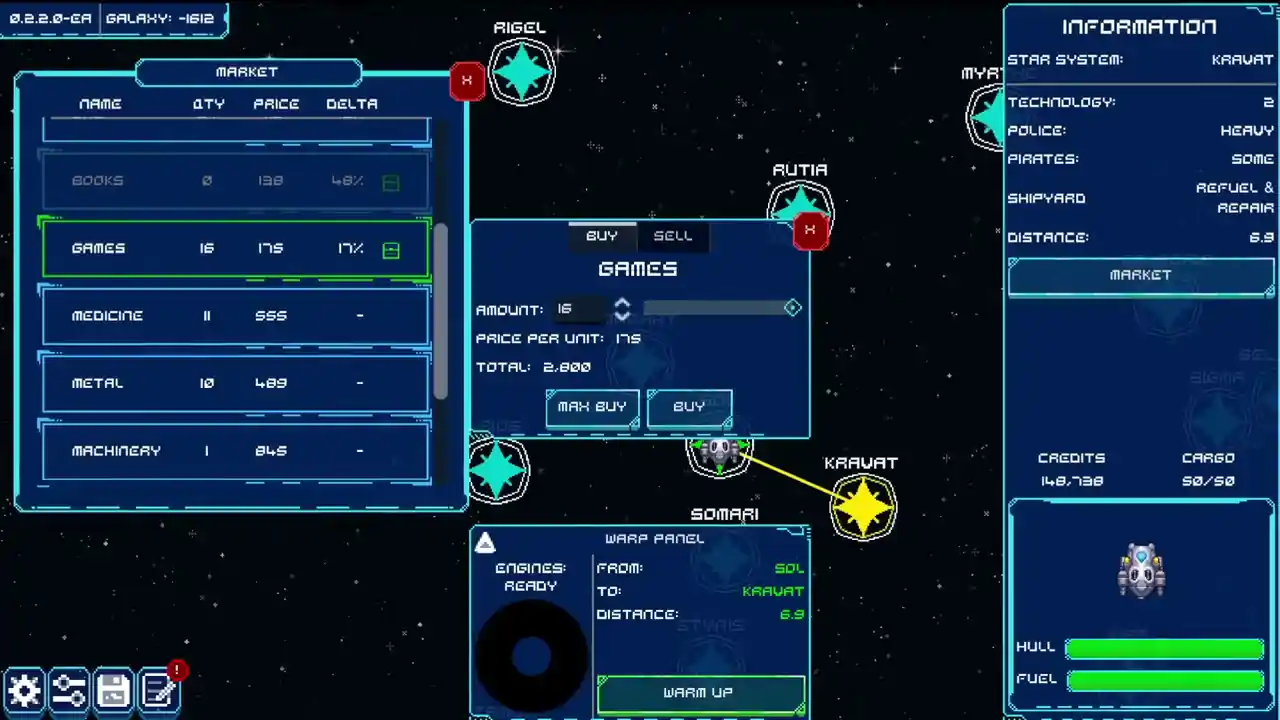Click the amount slider diamond handle
Viewport: 1280px width, 720px height.
coord(792,308)
